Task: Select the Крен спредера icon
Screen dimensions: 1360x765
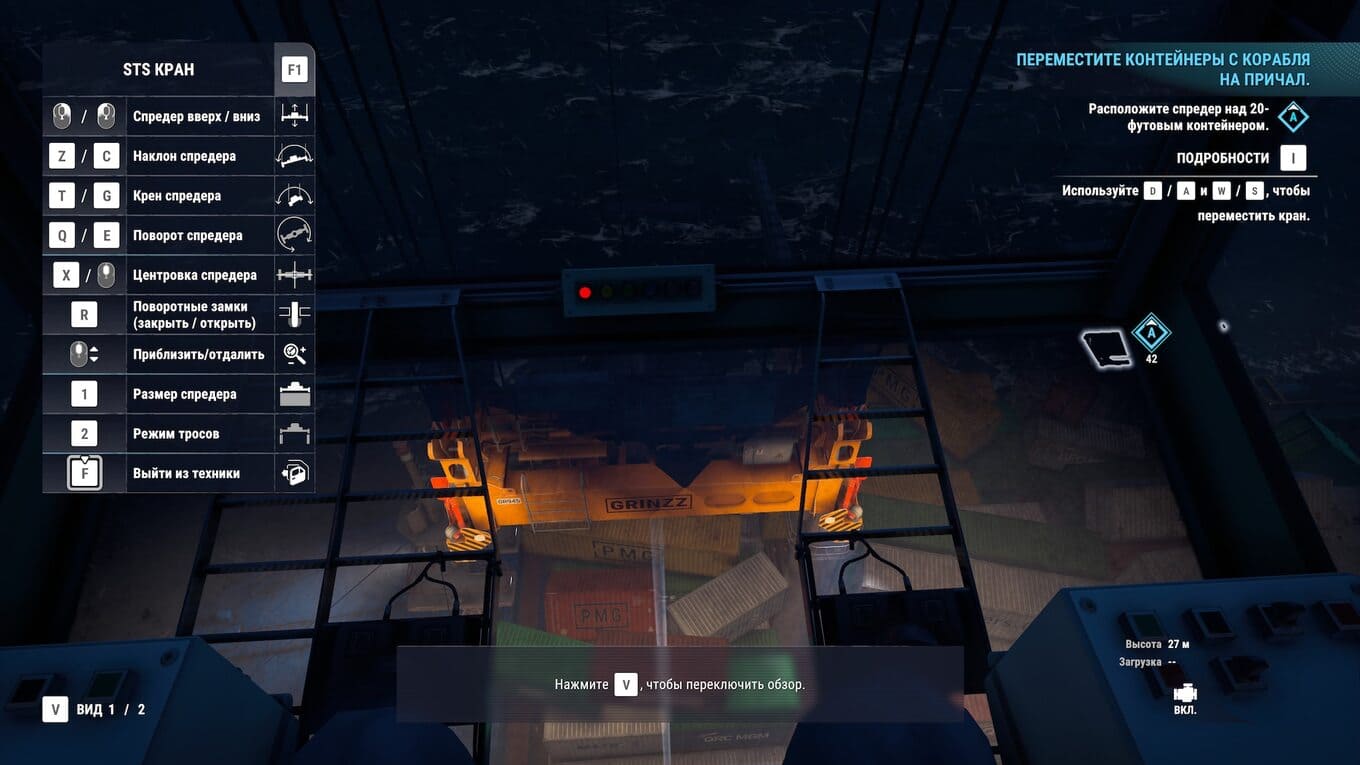Action: pyautogui.click(x=295, y=196)
